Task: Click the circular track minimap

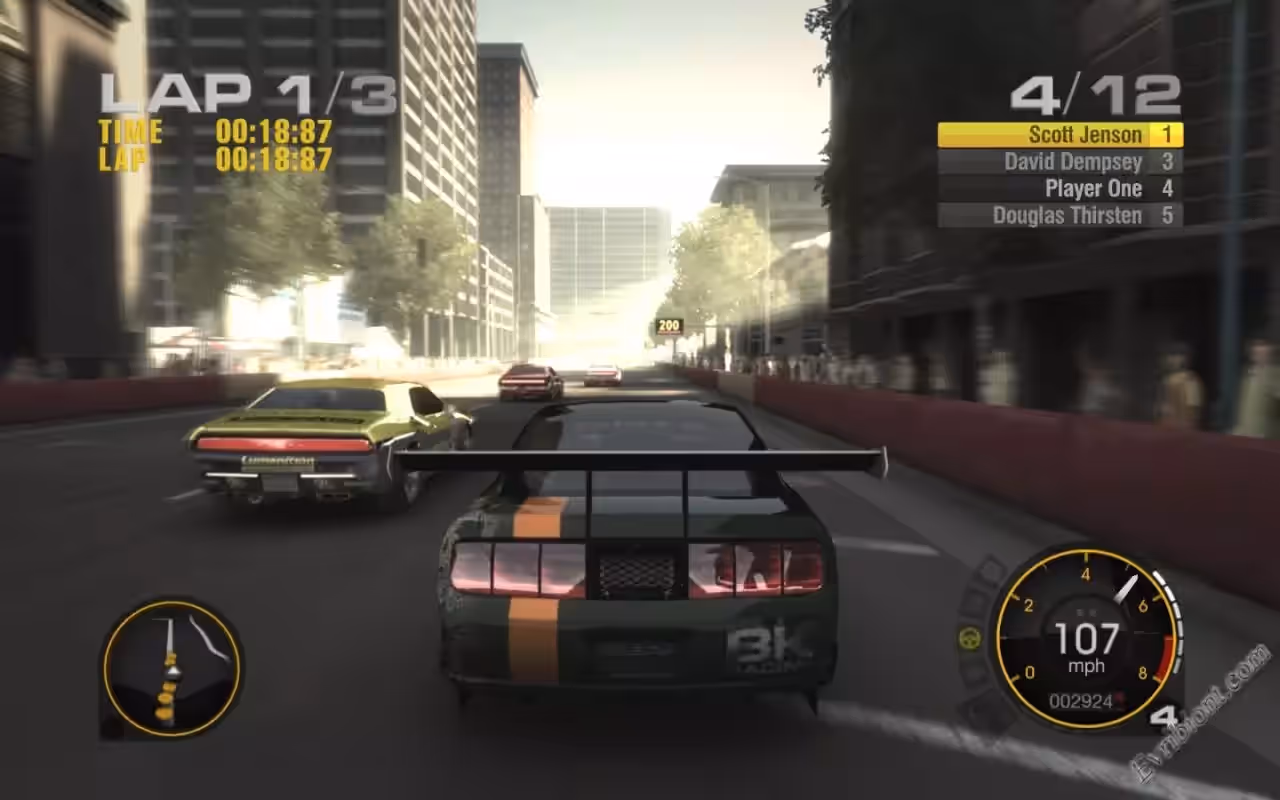Action: pyautogui.click(x=171, y=667)
